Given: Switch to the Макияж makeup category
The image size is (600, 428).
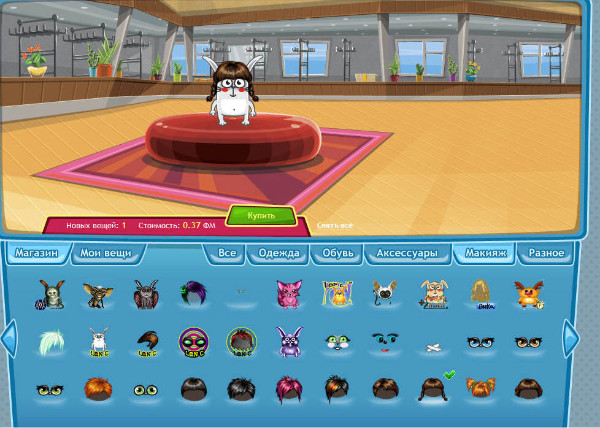Looking at the screenshot, I should click(485, 253).
